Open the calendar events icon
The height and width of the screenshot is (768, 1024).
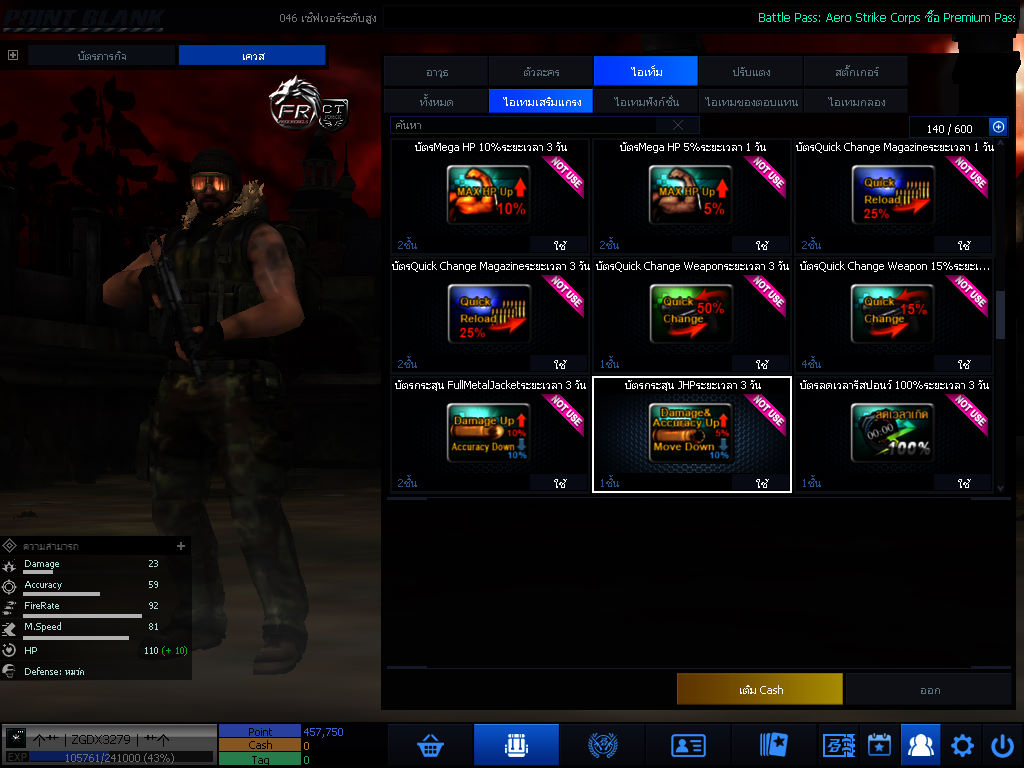coord(879,745)
